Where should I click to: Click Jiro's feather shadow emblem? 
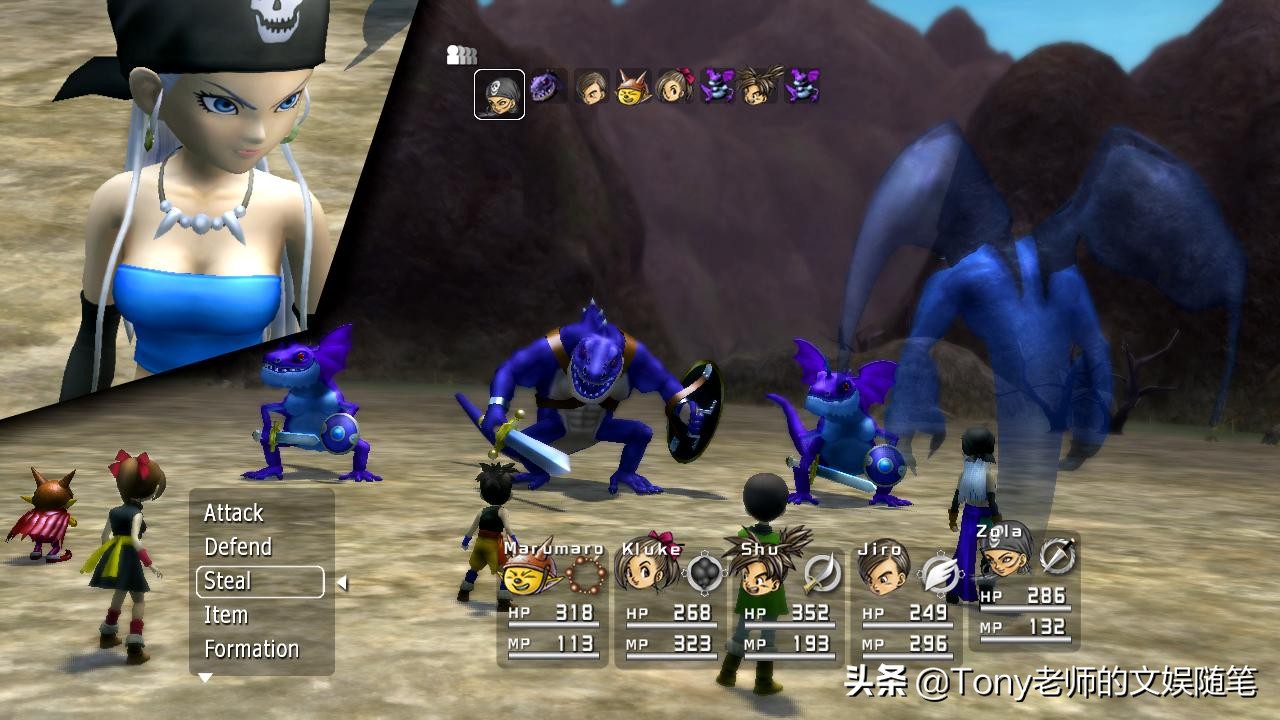click(x=942, y=573)
